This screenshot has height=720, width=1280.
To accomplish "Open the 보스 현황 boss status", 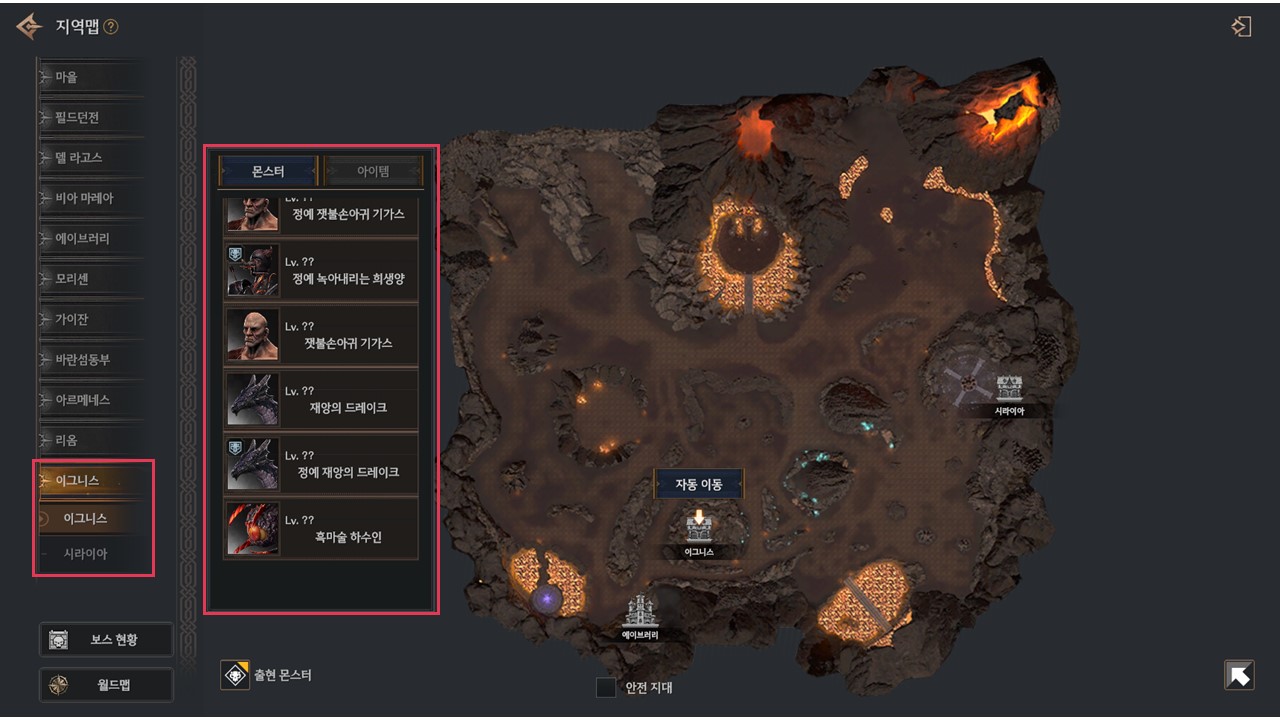I will [106, 640].
